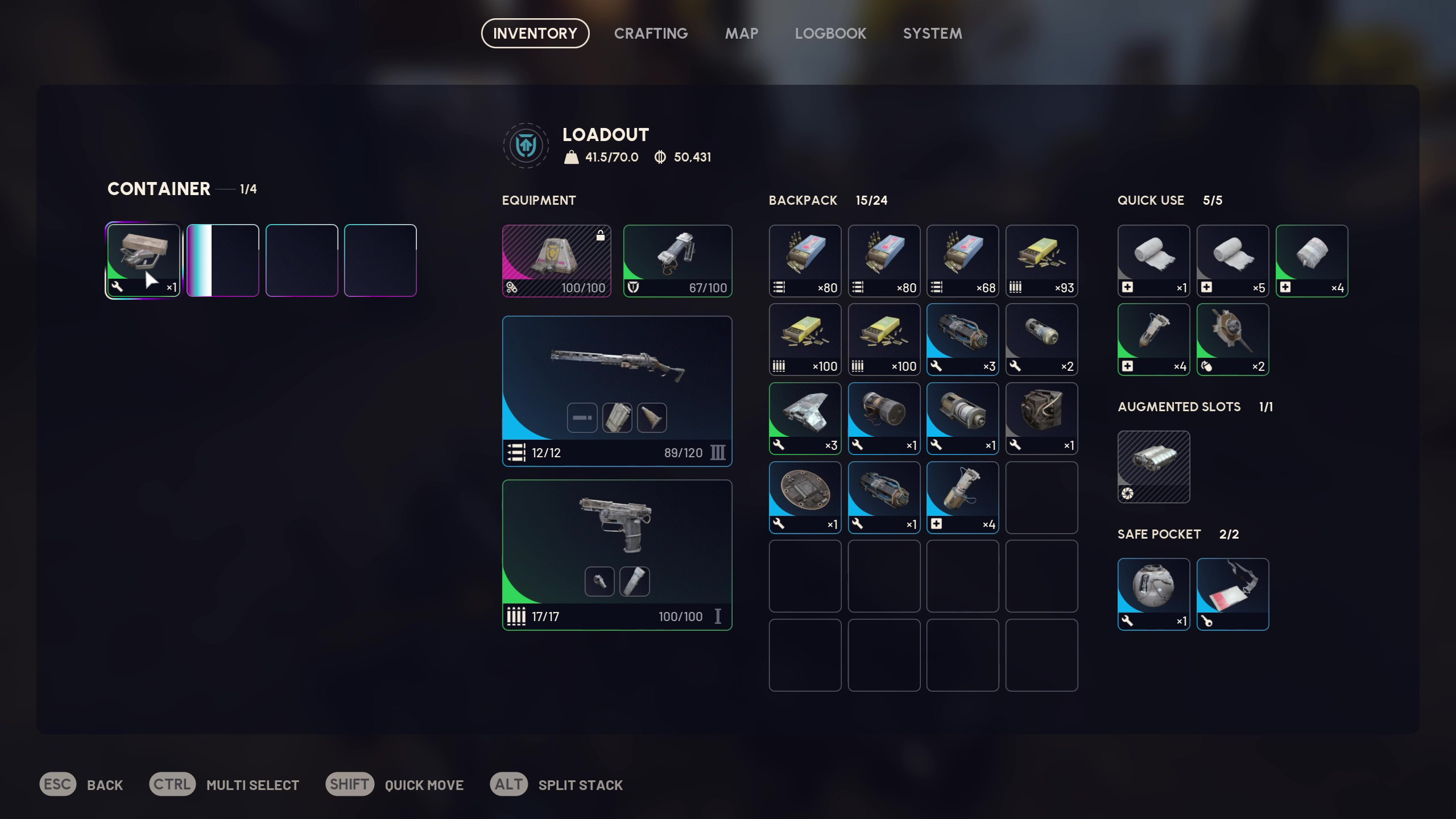1456x819 pixels.
Task: Choose the yellow ammo stack of 93
Action: (1041, 260)
